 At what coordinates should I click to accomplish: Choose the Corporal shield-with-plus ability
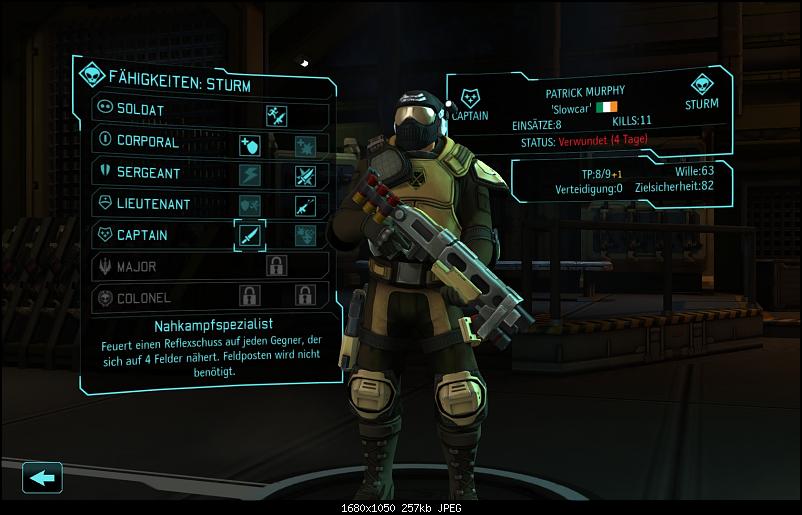(249, 145)
